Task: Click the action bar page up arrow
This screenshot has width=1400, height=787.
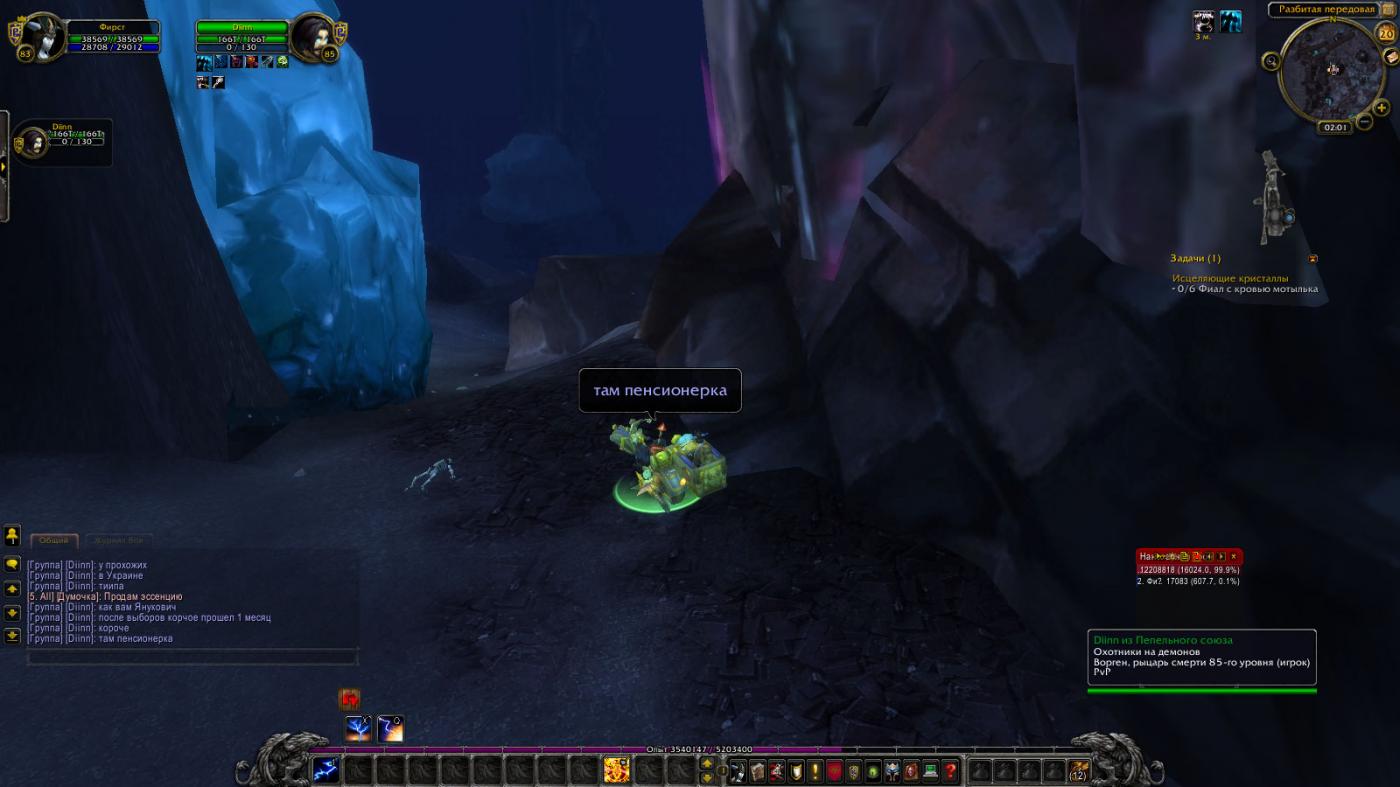Action: (x=707, y=764)
